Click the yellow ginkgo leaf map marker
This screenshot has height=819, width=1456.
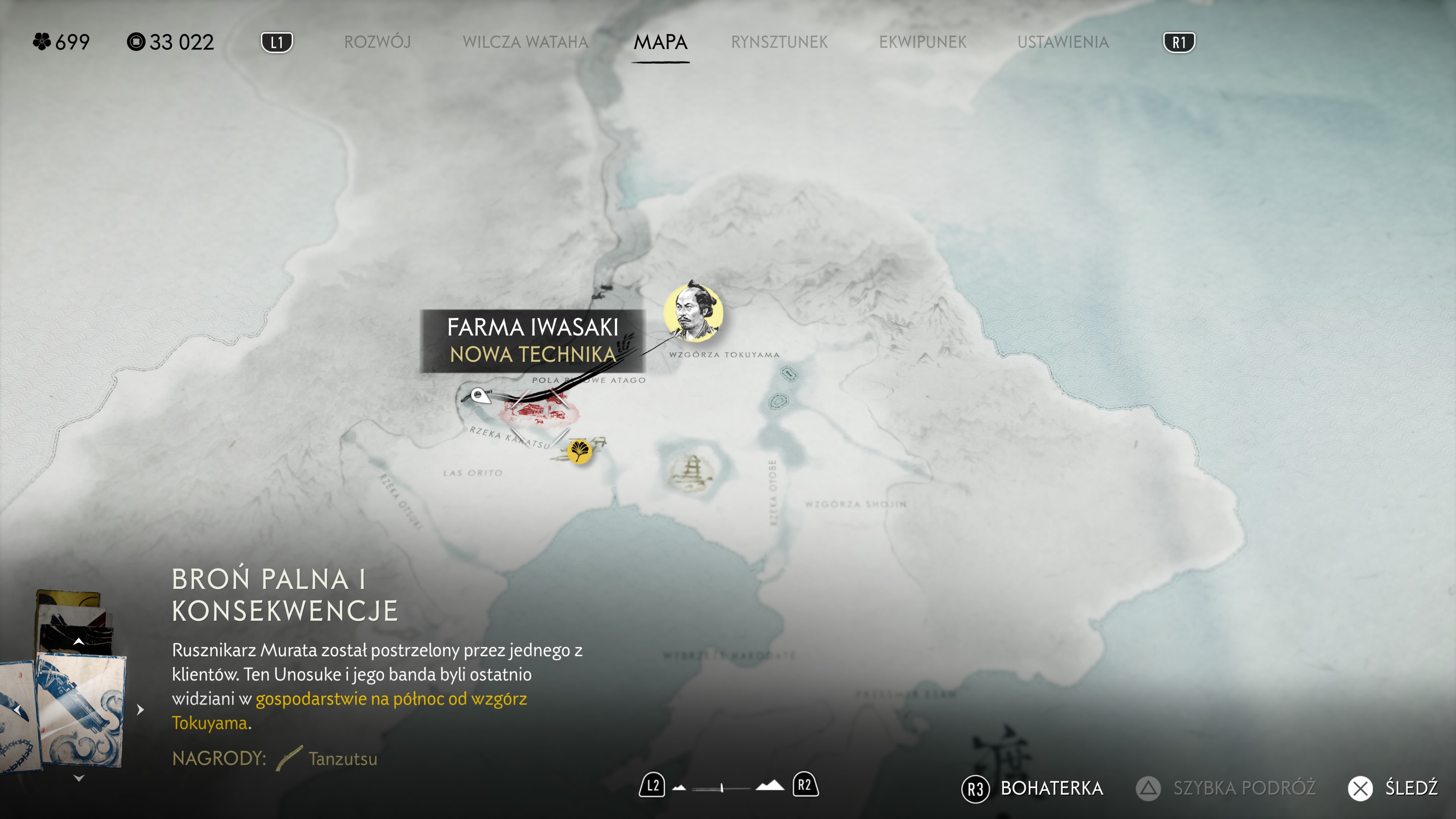pos(579,450)
